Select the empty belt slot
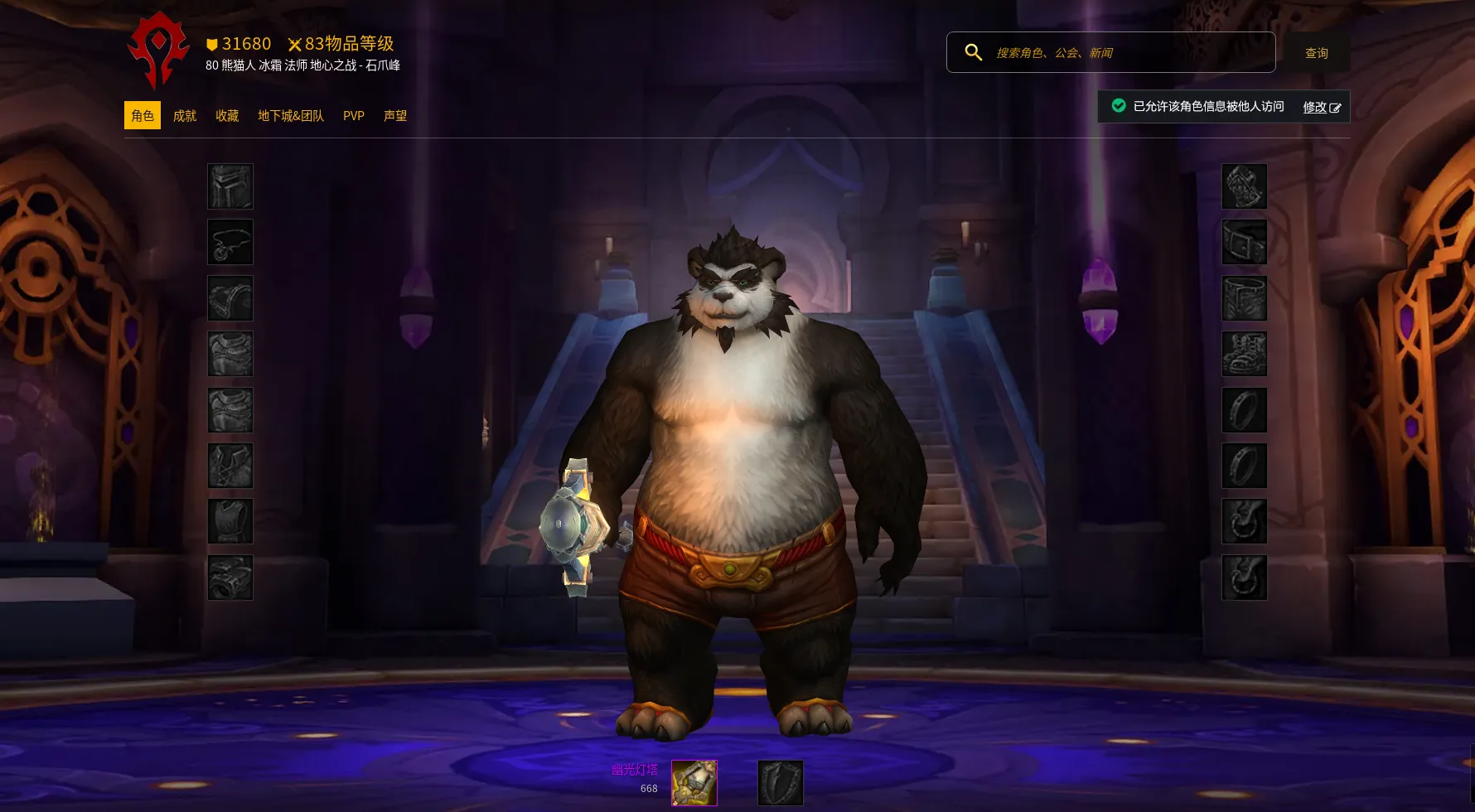 [x=1245, y=242]
